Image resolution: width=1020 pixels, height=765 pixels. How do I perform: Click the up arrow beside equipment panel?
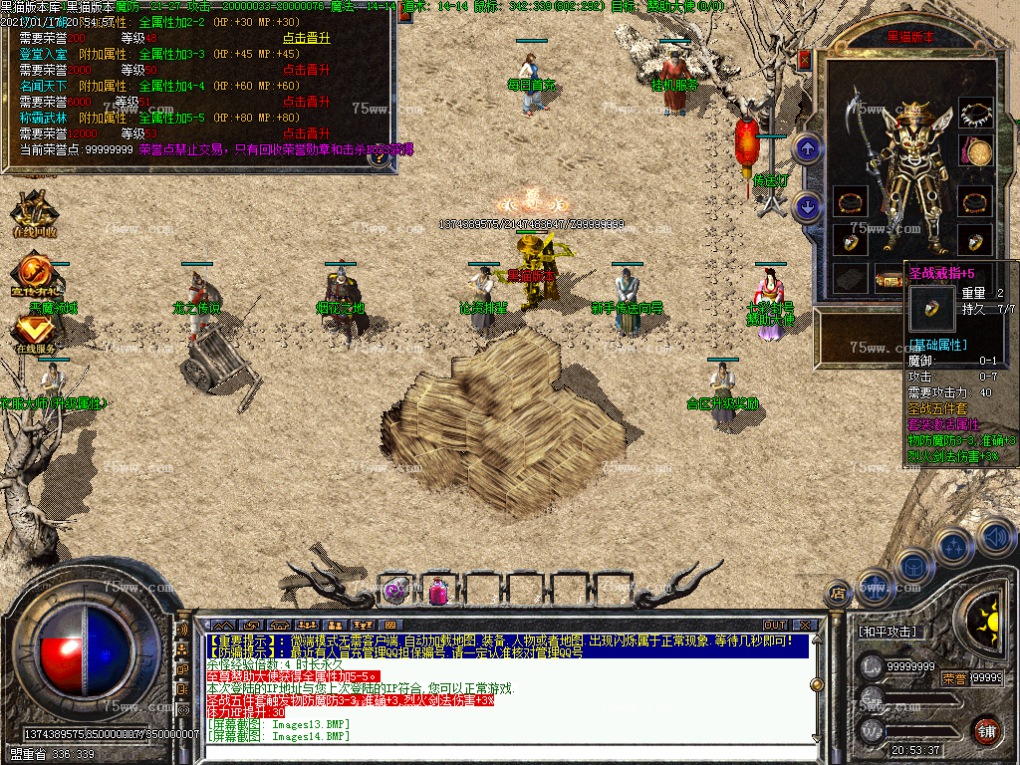point(807,150)
